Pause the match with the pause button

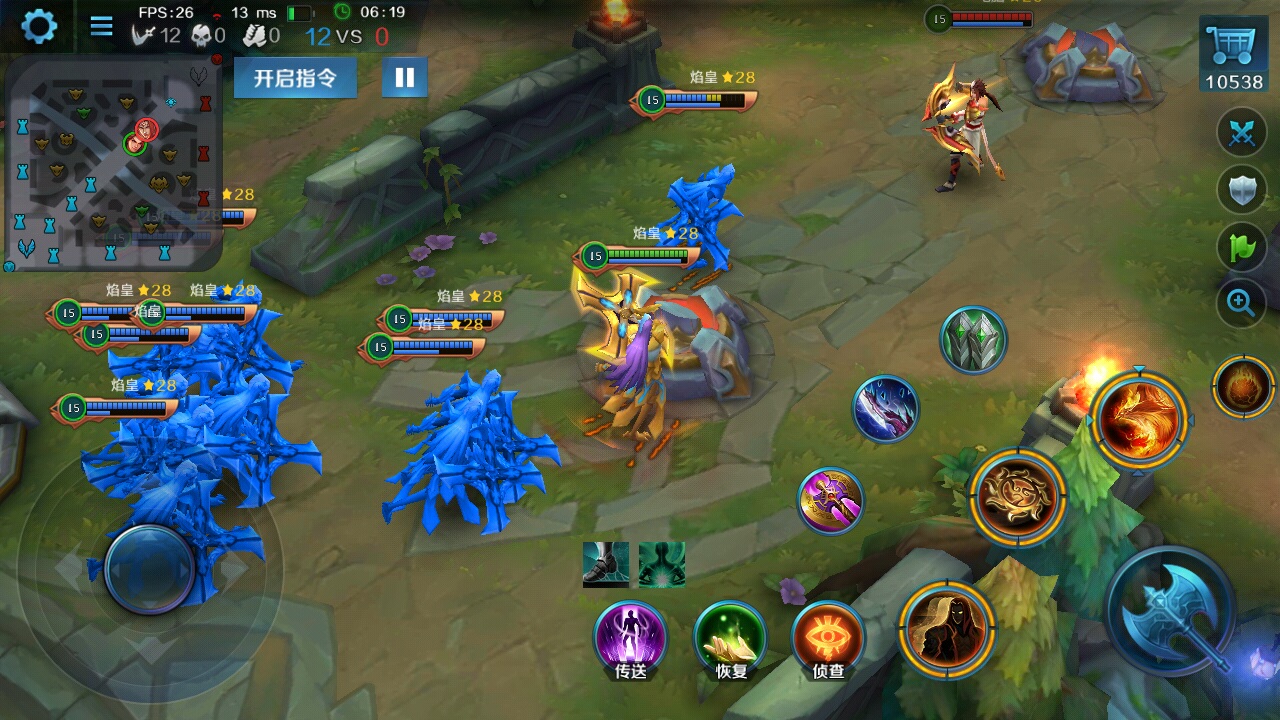(x=405, y=78)
